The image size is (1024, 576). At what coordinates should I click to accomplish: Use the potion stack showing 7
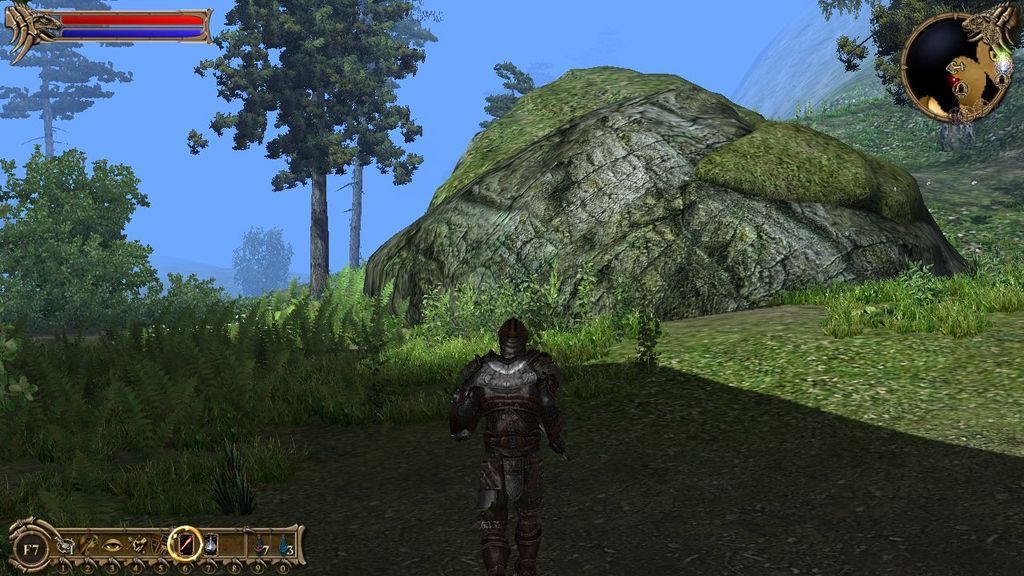click(261, 546)
